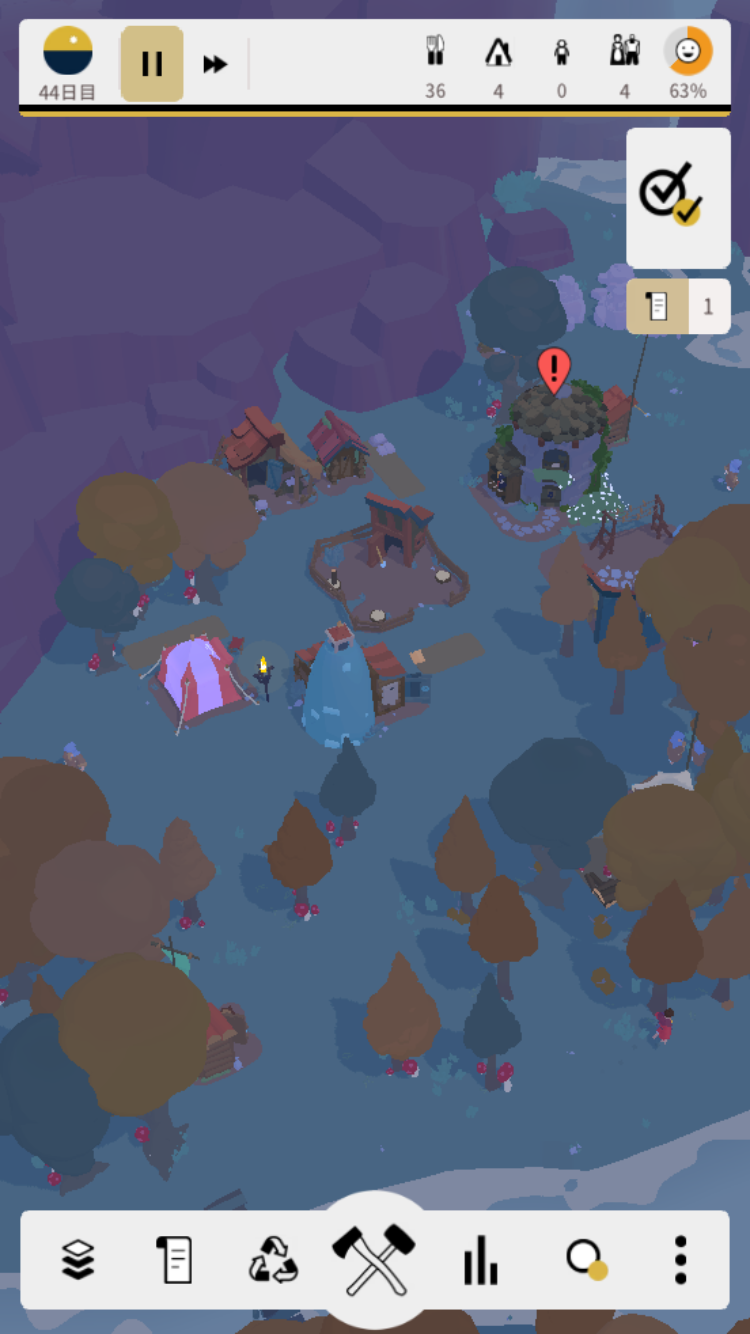
Task: Open the checkmark objectives panel
Action: (x=677, y=197)
